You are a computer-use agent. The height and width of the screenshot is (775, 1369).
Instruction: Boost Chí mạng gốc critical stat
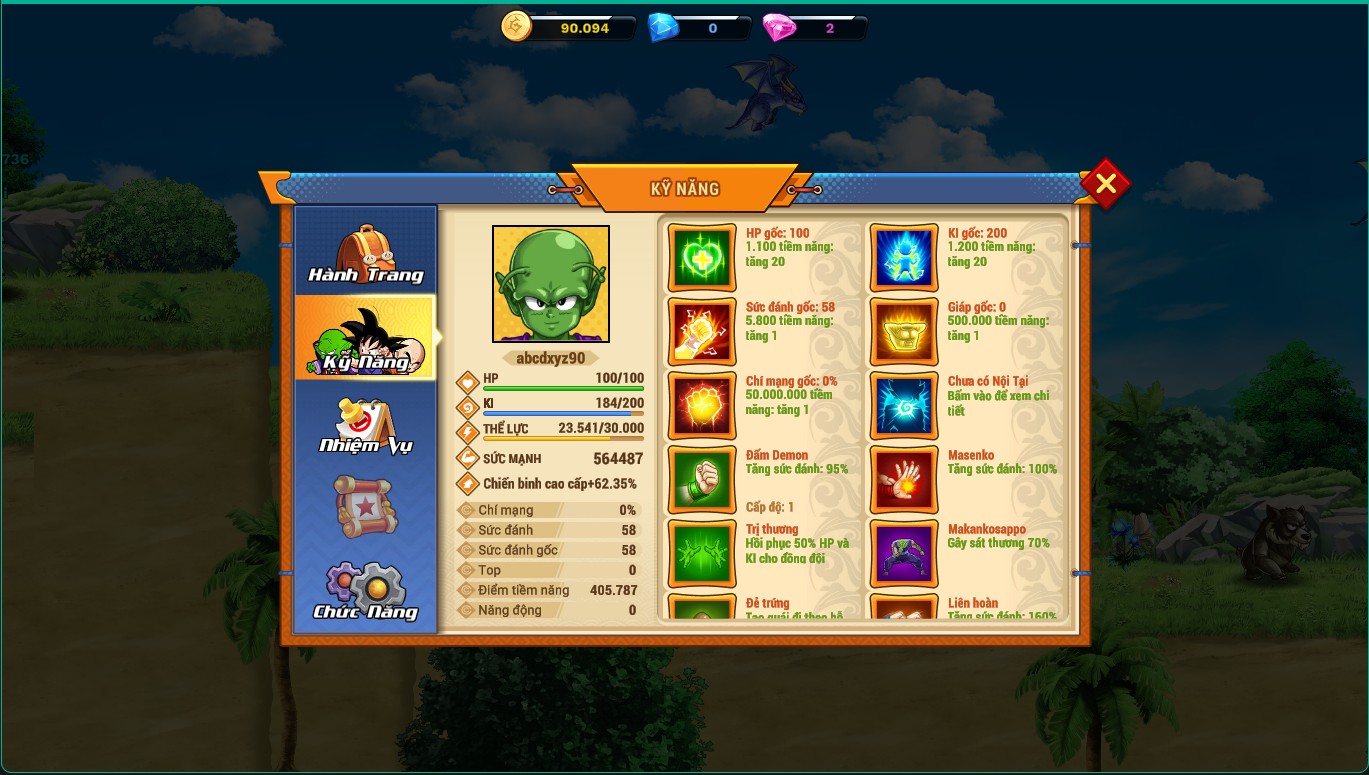702,406
